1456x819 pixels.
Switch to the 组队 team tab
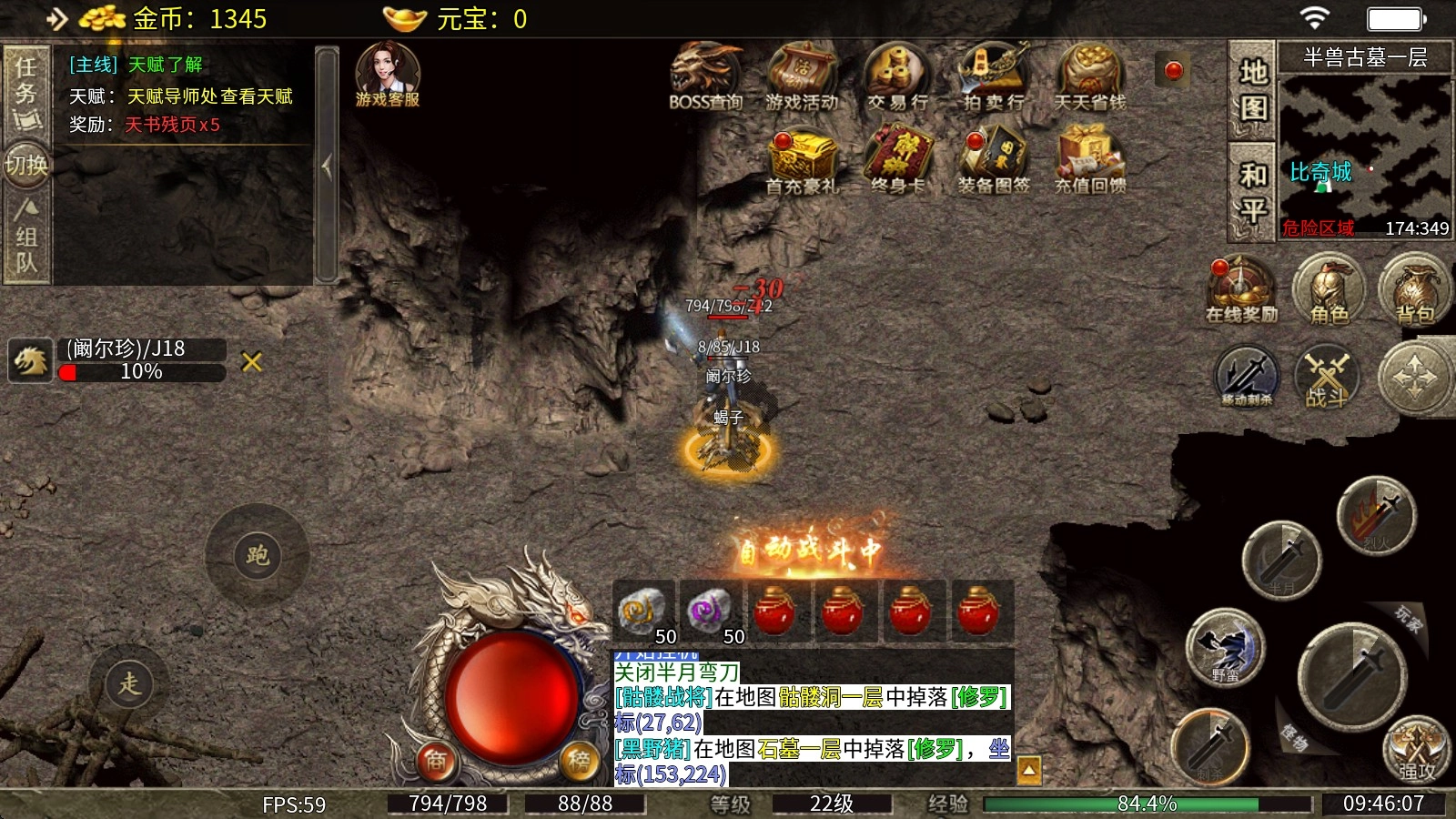point(25,237)
